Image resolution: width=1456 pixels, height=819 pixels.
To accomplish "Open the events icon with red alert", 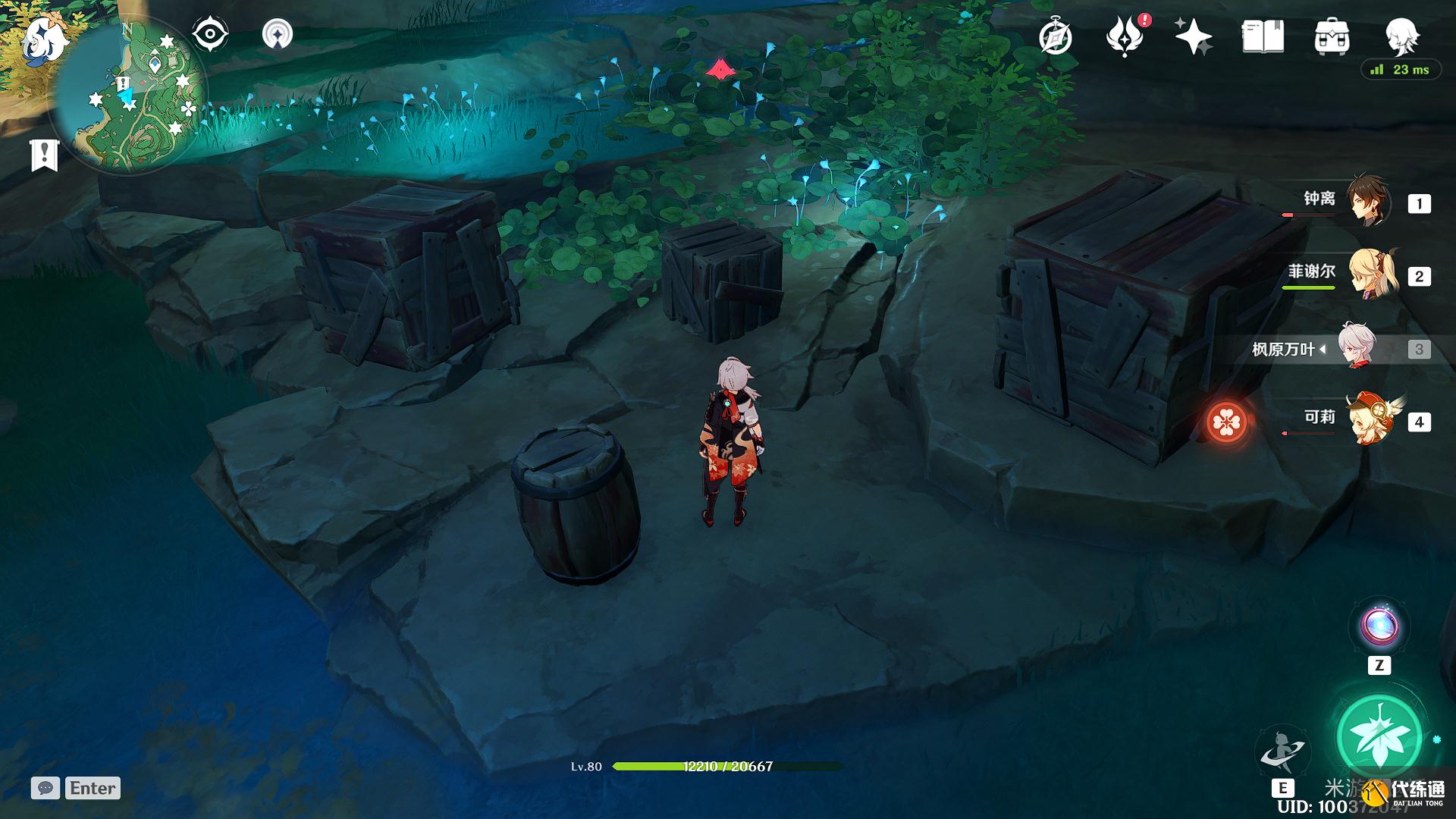I will [x=1125, y=37].
